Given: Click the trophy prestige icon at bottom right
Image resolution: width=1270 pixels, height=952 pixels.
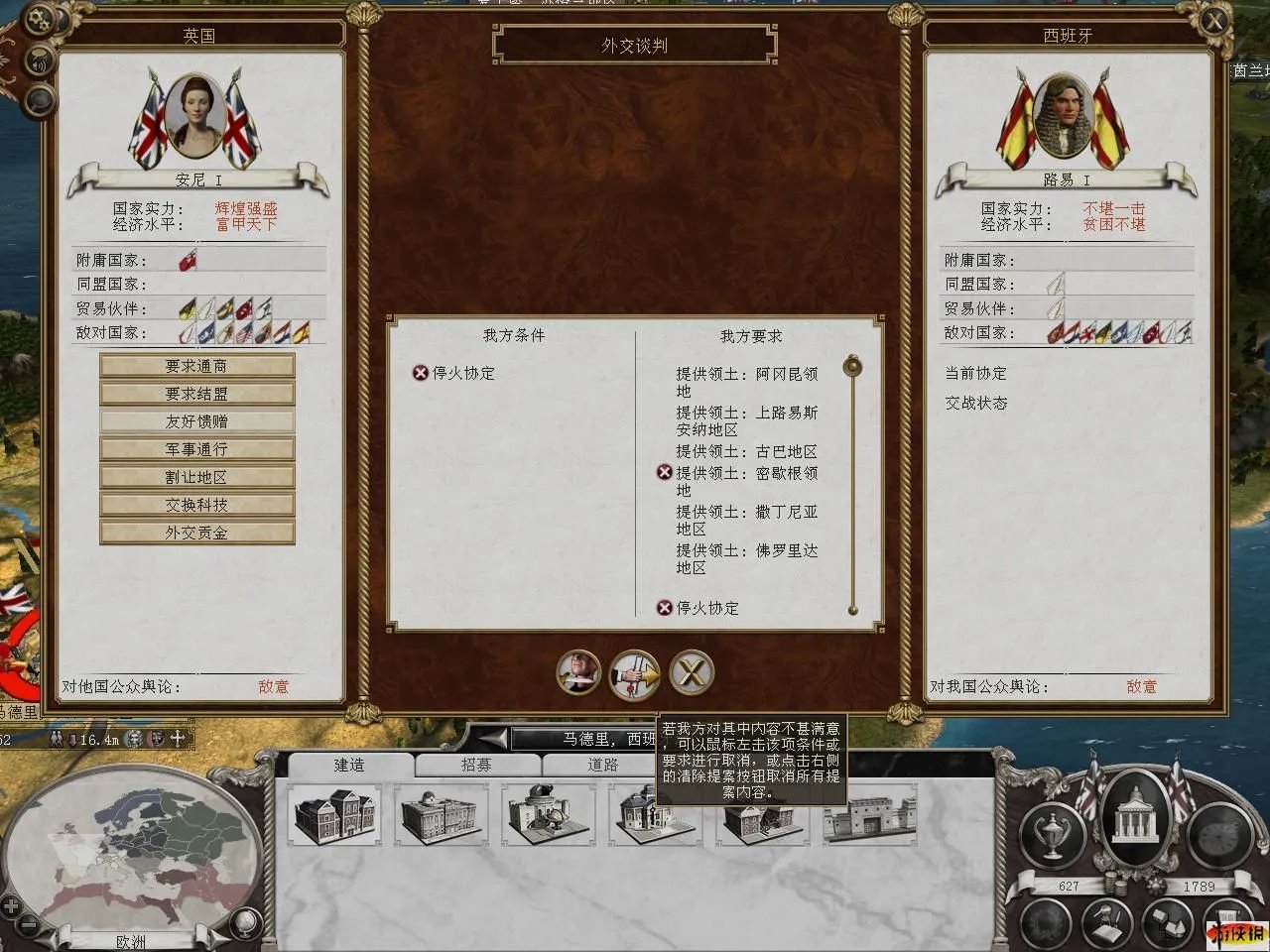Looking at the screenshot, I should pyautogui.click(x=1052, y=833).
